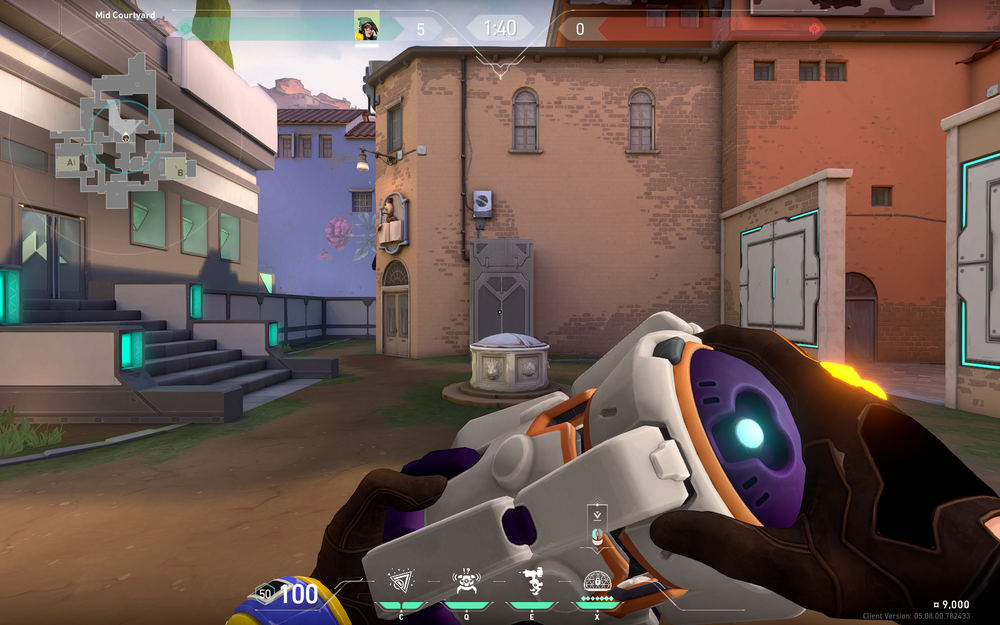1000x625 pixels.
Task: Click the B site marker on minimap
Action: (179, 168)
